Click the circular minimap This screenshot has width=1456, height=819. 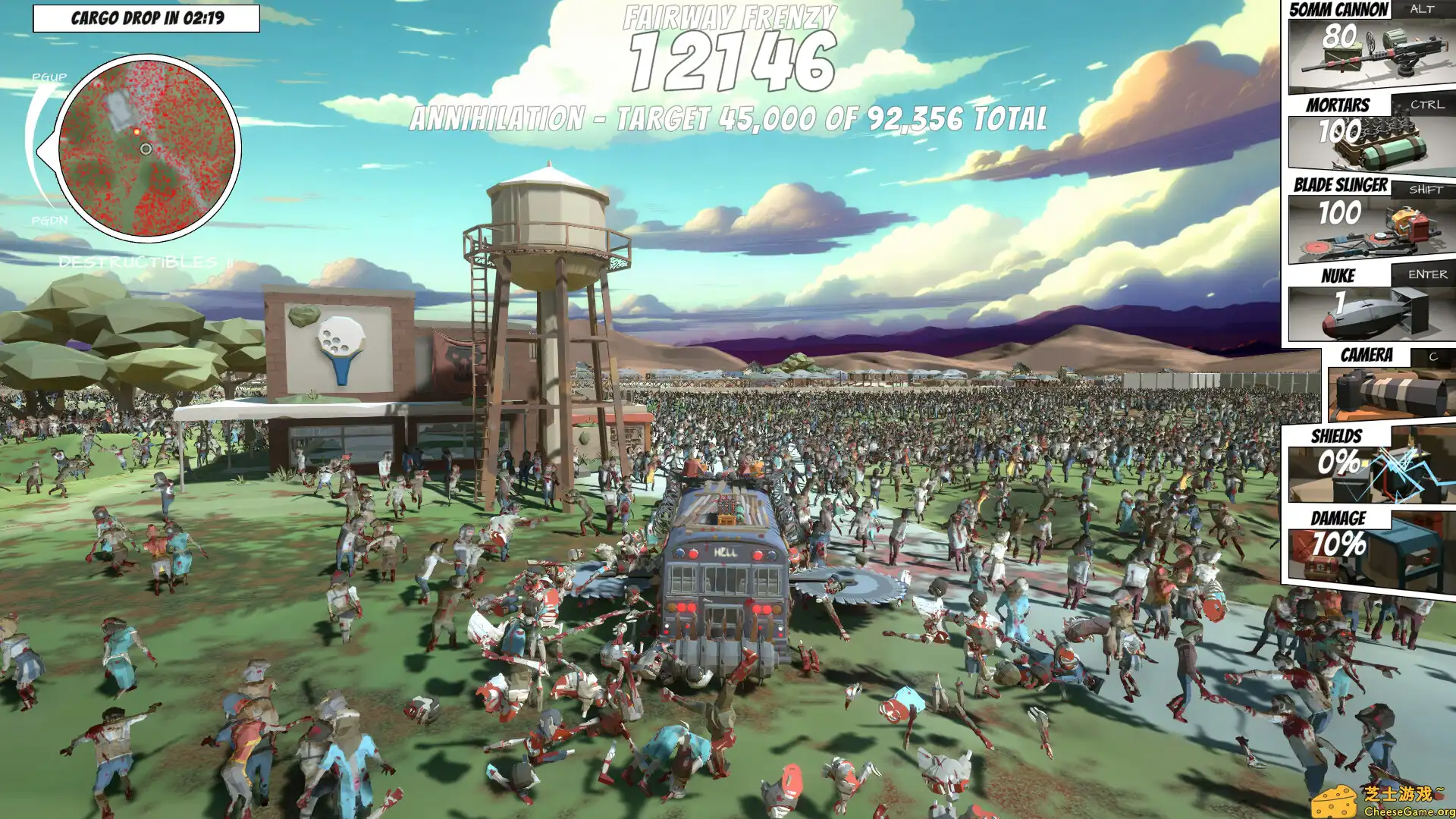[148, 148]
